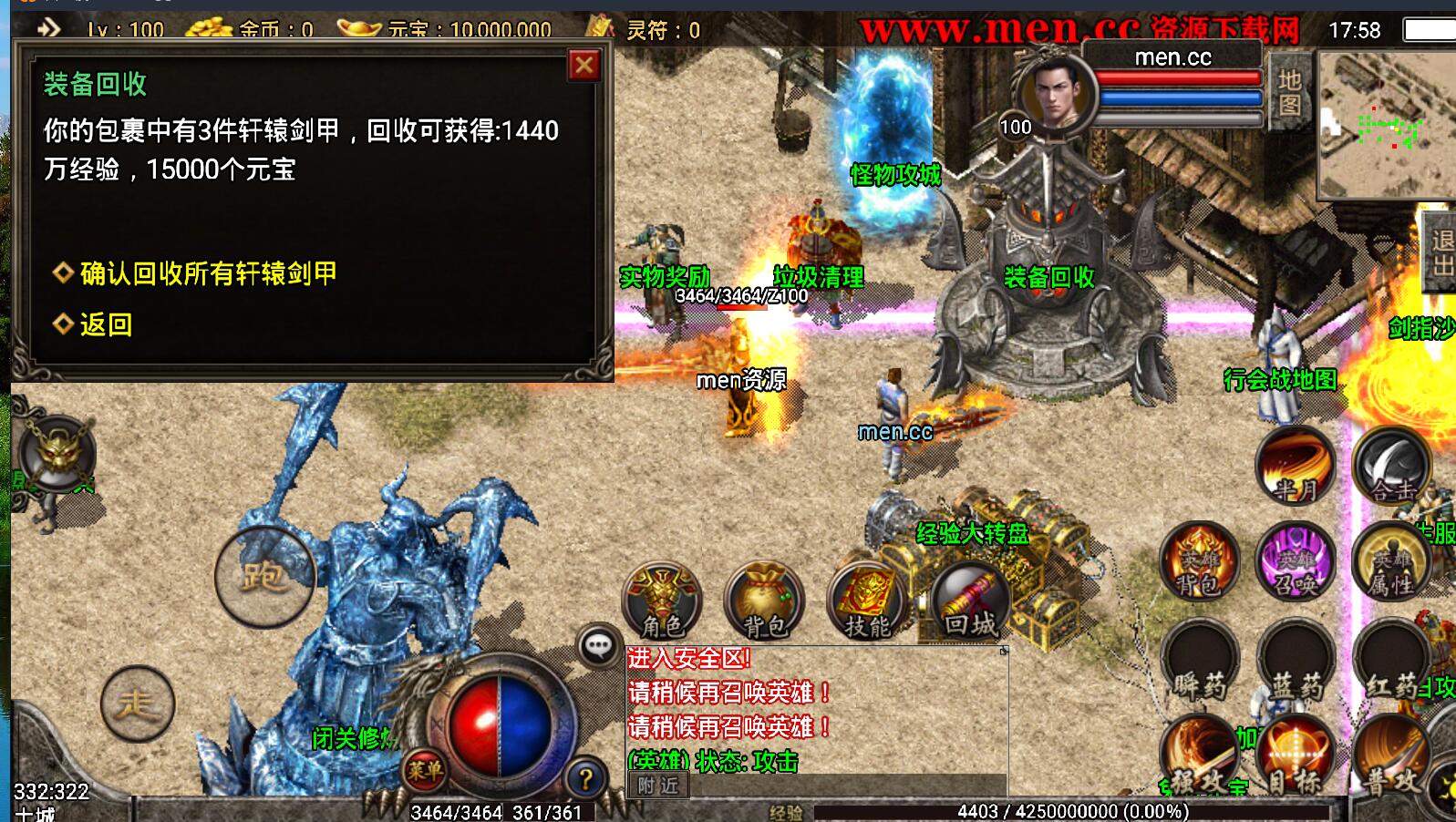Activate the 半月 skill
1456x822 pixels.
point(1295,467)
